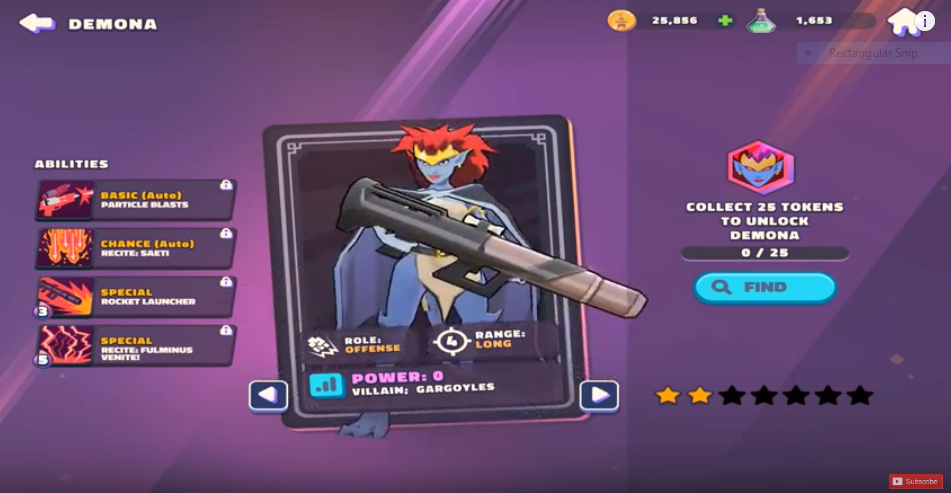Add more gold with the green plus

(725, 20)
